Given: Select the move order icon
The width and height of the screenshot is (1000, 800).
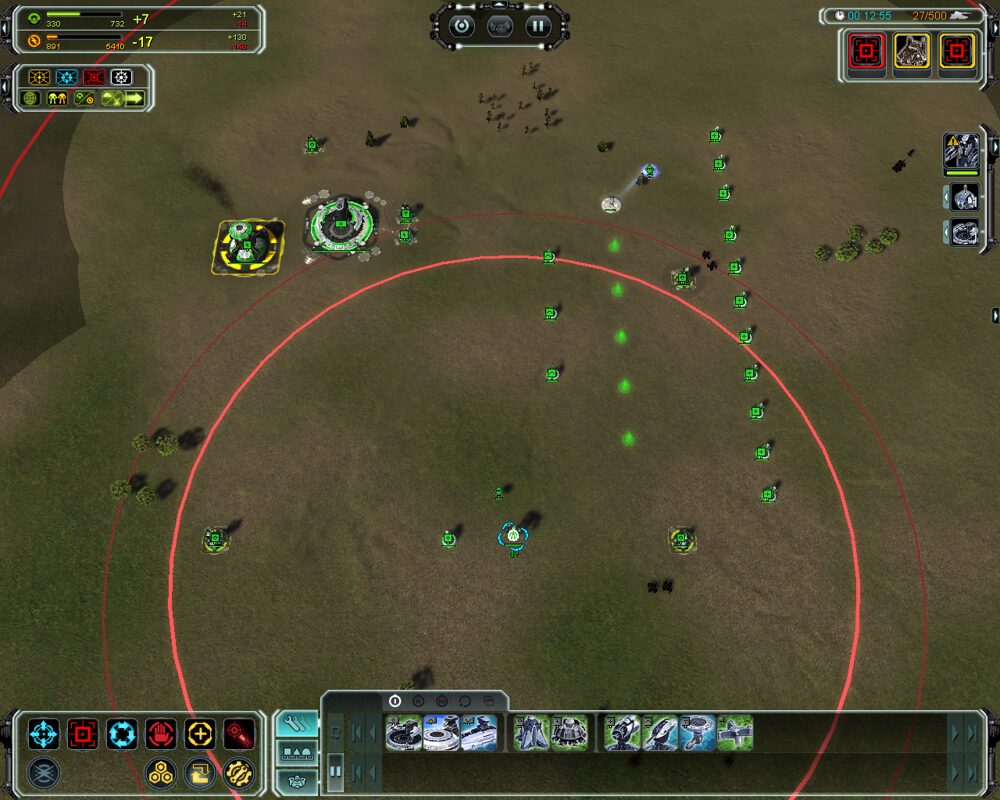Looking at the screenshot, I should point(44,735).
